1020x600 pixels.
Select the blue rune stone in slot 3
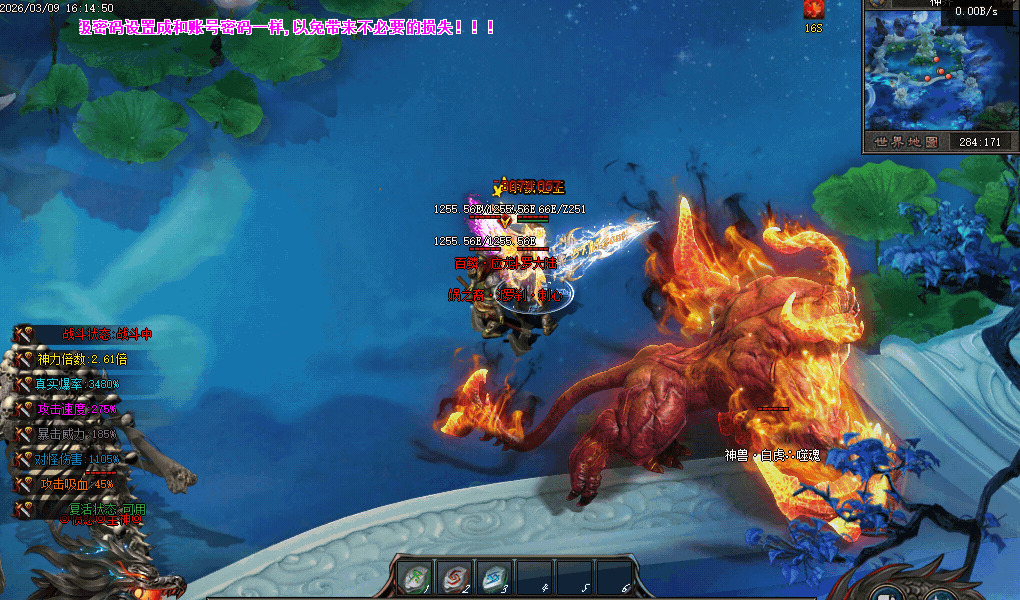point(494,577)
